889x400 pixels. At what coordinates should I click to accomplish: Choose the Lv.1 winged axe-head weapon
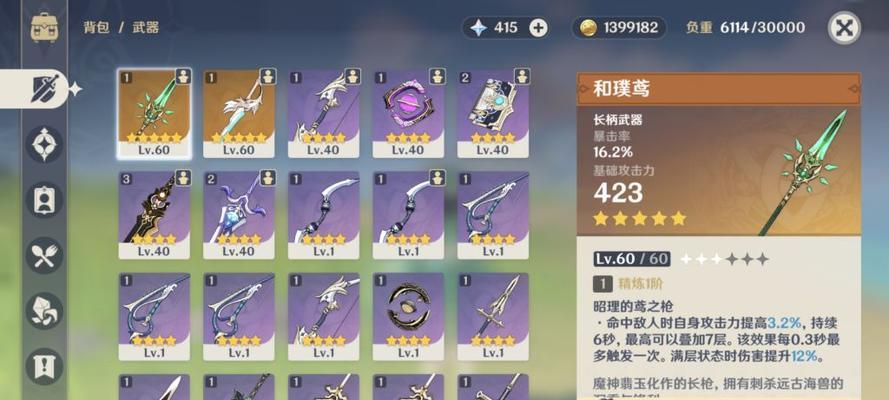coord(322,315)
